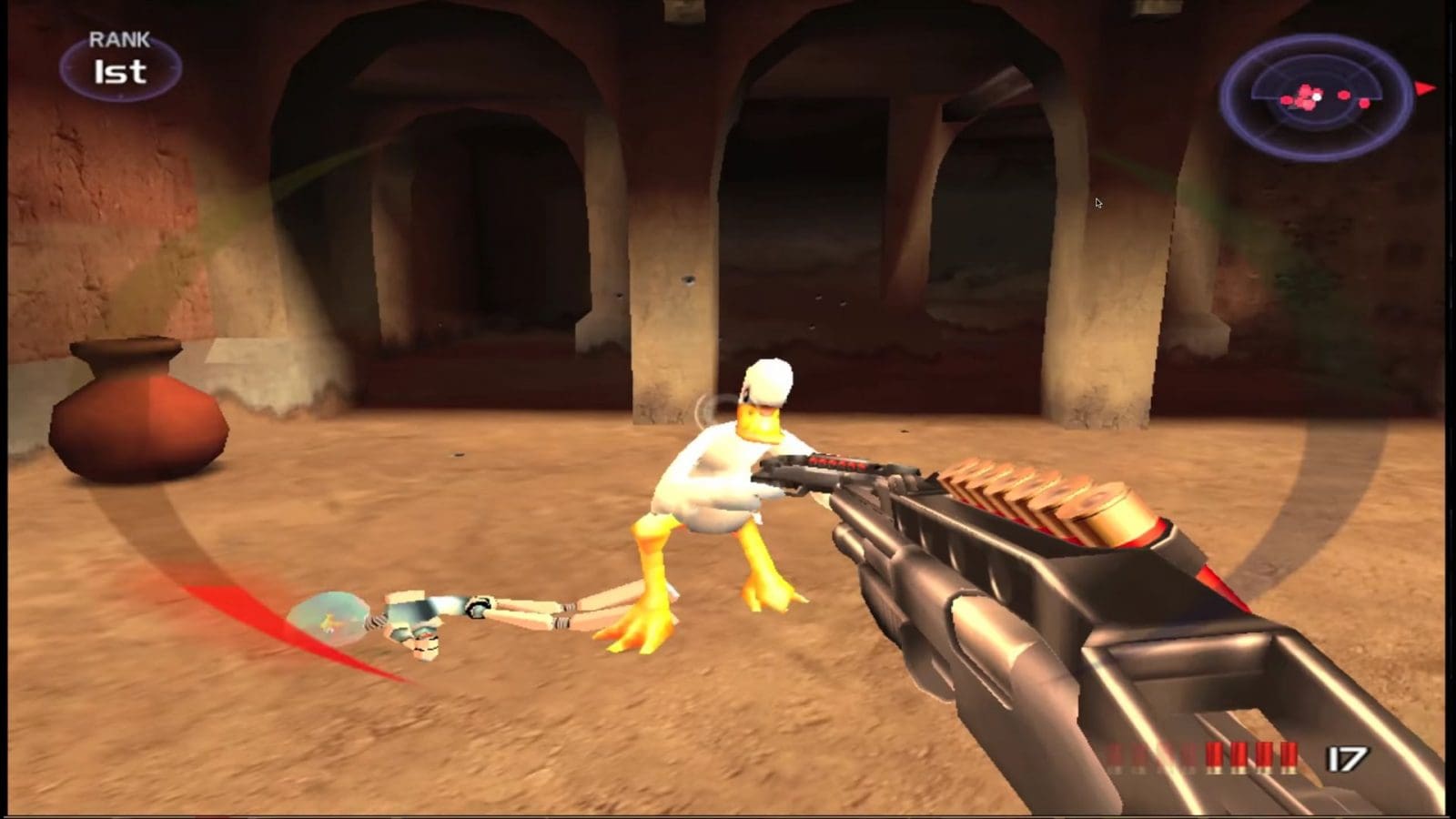Click a faded spent shell icon
The height and width of the screenshot is (819, 1456).
click(x=1137, y=753)
